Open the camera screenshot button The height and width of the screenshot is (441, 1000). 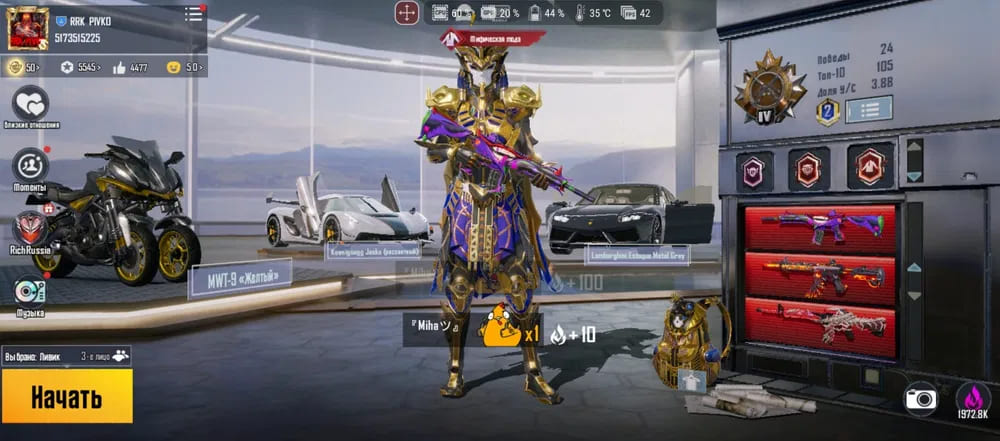[x=920, y=398]
